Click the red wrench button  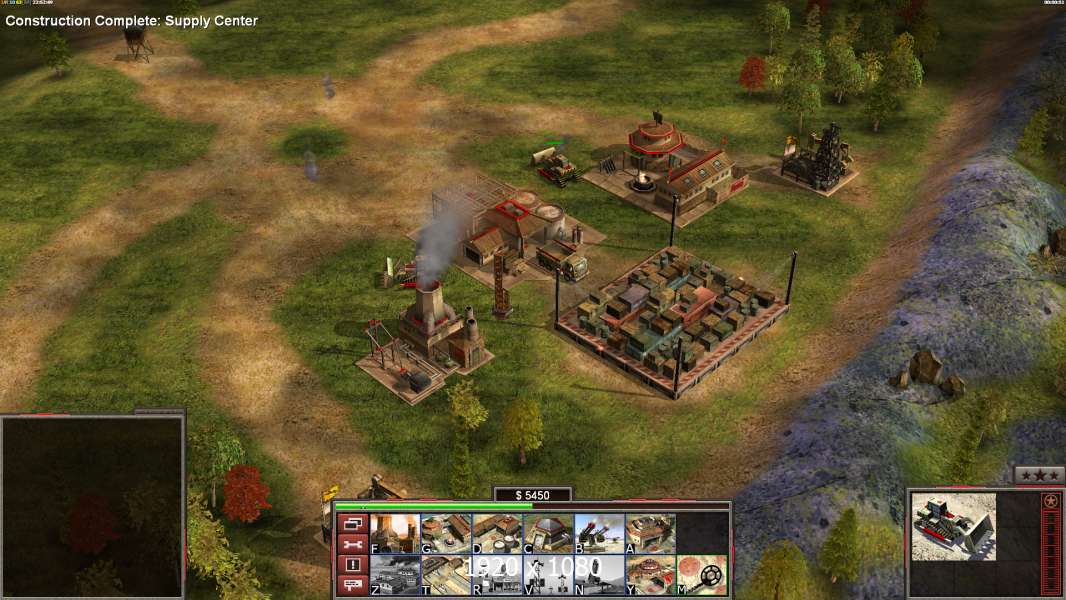tap(352, 544)
